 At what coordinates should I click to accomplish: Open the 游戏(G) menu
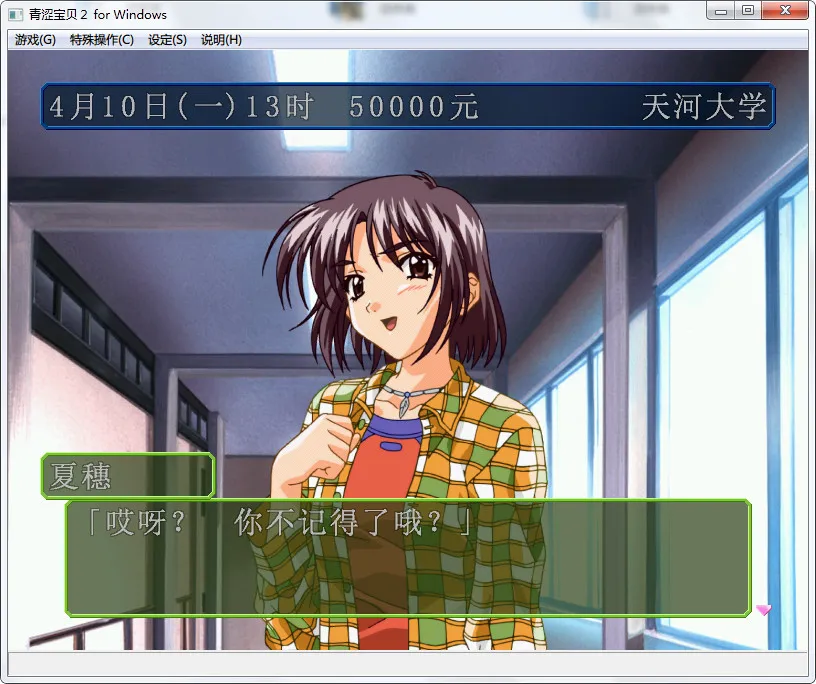tap(35, 40)
